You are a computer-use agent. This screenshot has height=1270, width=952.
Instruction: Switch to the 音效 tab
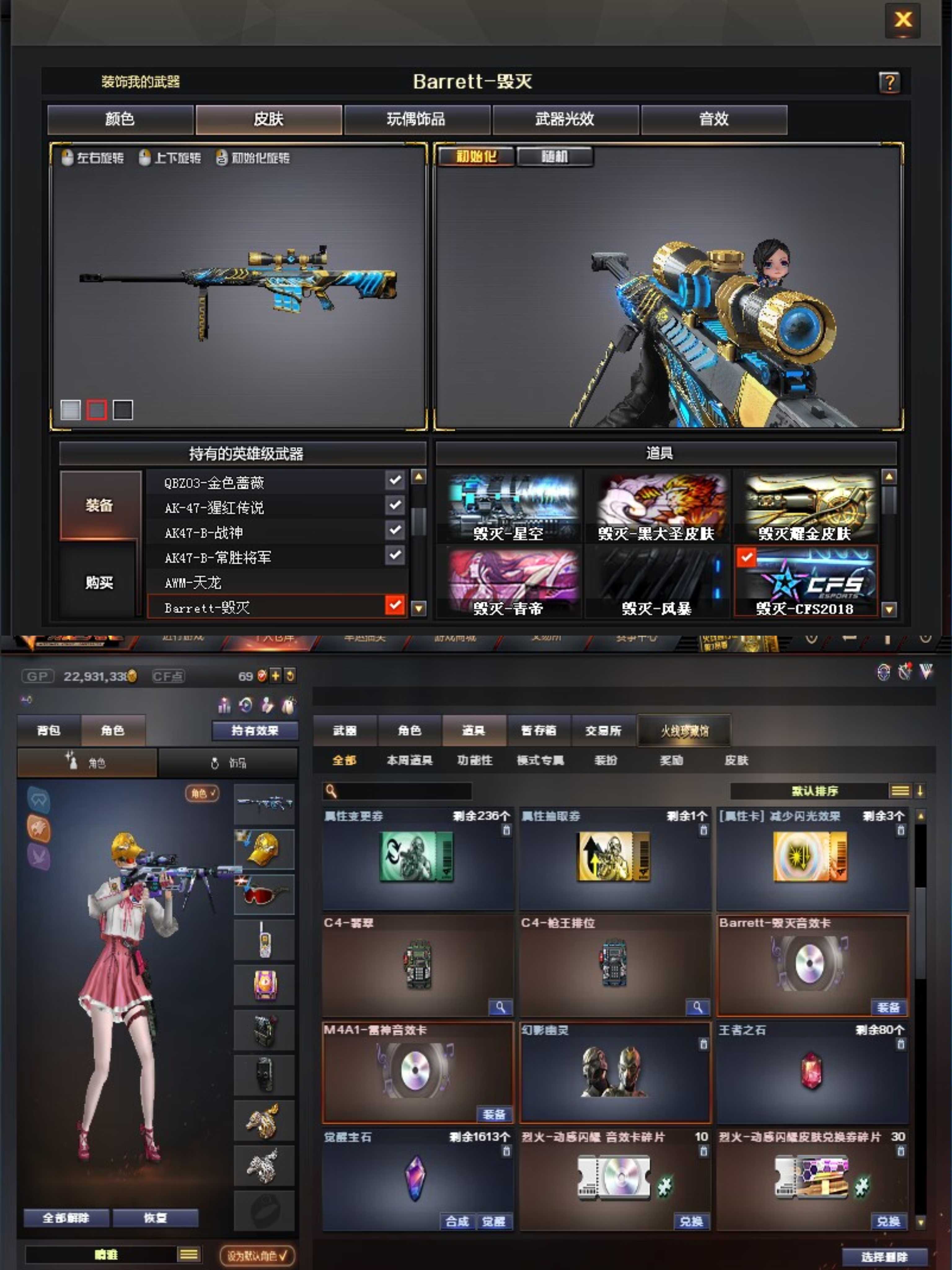pyautogui.click(x=713, y=119)
